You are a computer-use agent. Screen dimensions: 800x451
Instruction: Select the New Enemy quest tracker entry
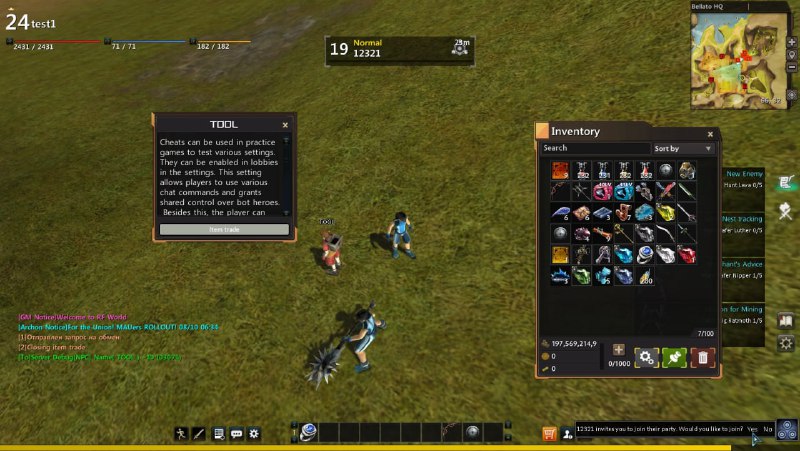[x=744, y=179]
